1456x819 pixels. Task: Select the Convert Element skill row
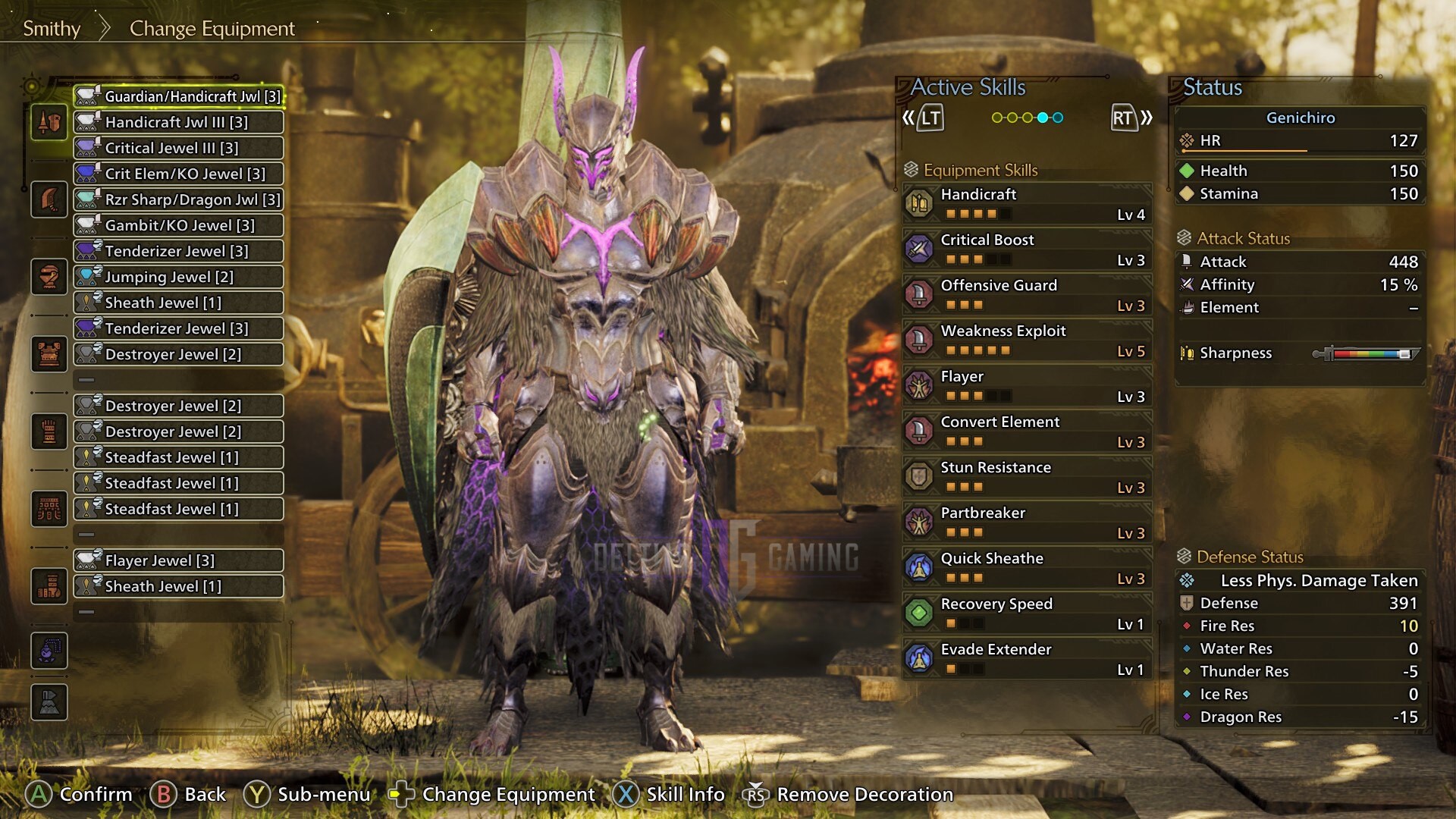[1028, 431]
